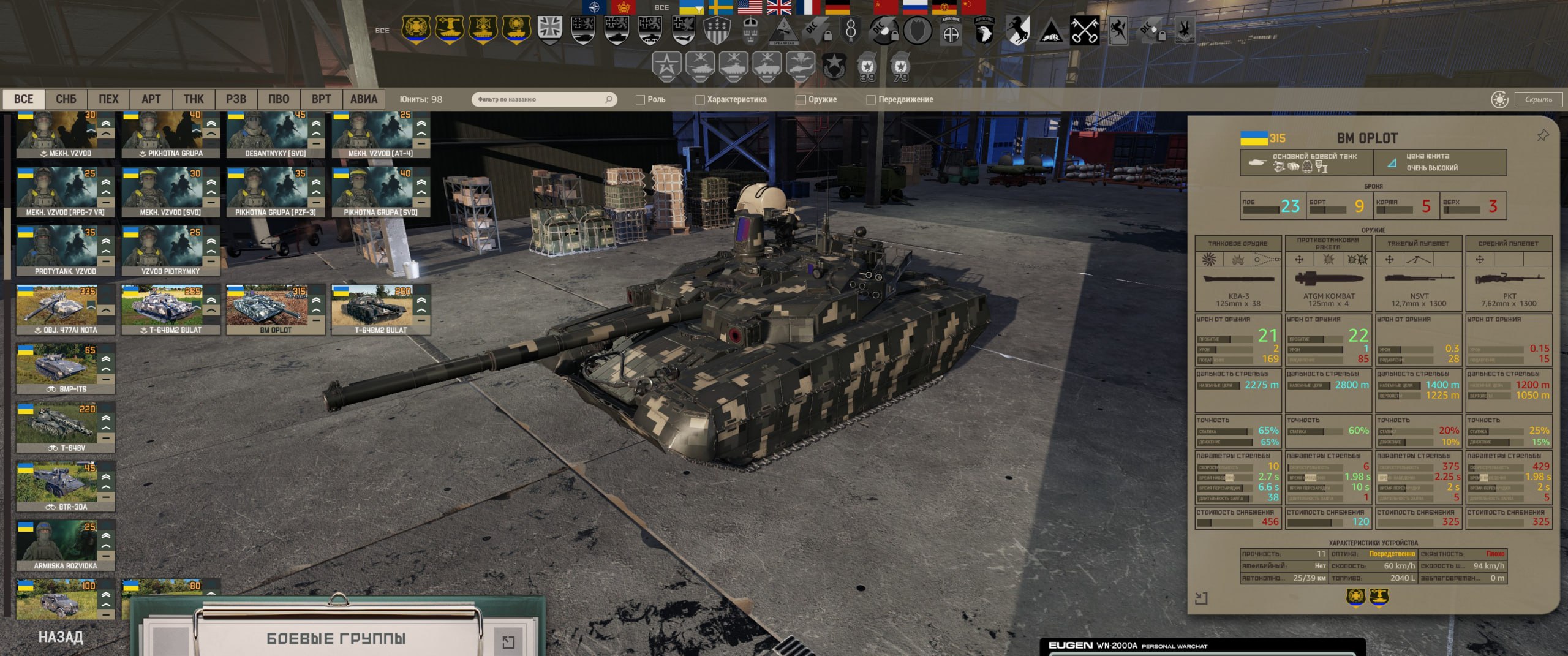Hide the panel with Скрыть button

click(1538, 99)
